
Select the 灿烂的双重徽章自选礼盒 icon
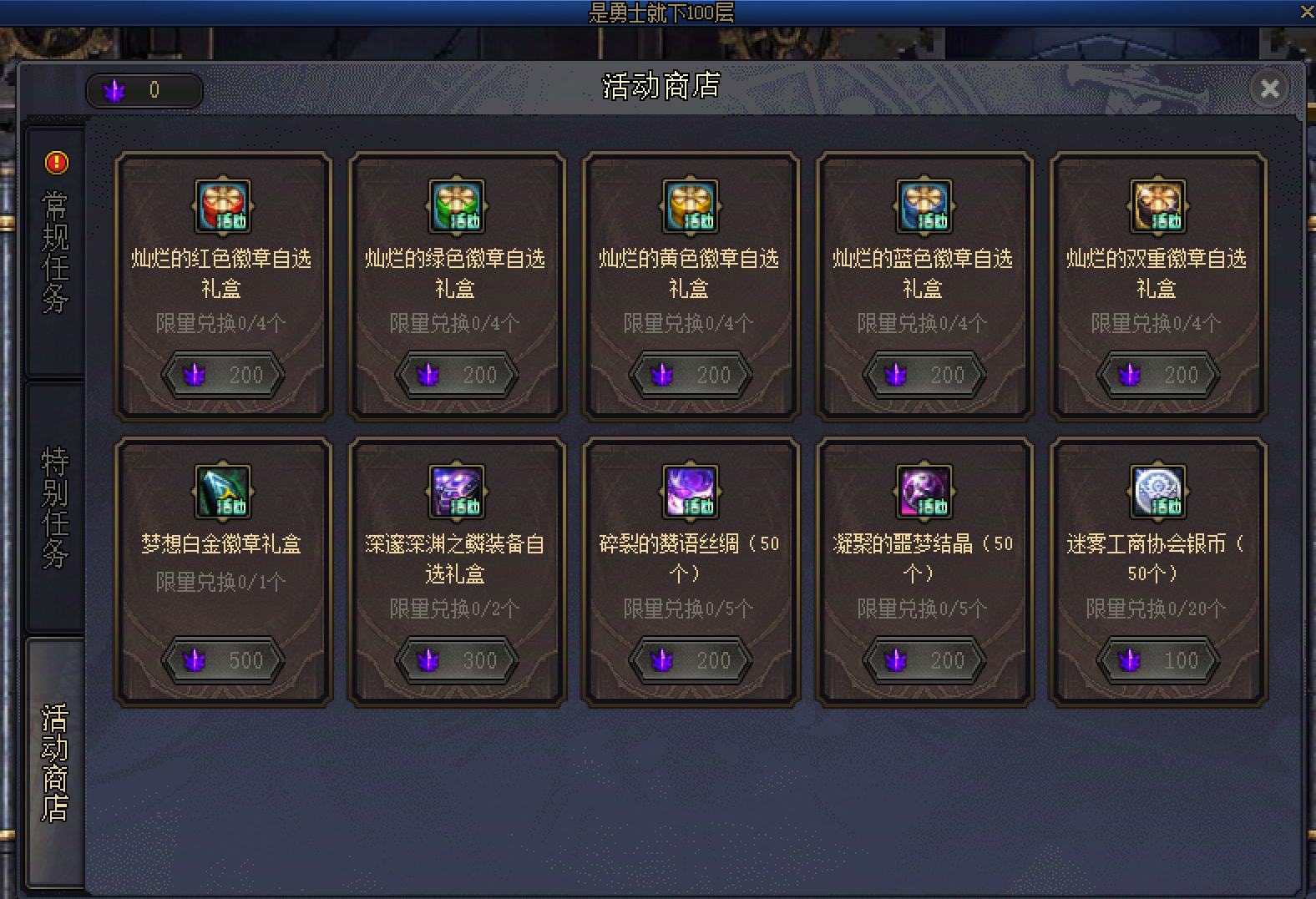pyautogui.click(x=1157, y=206)
